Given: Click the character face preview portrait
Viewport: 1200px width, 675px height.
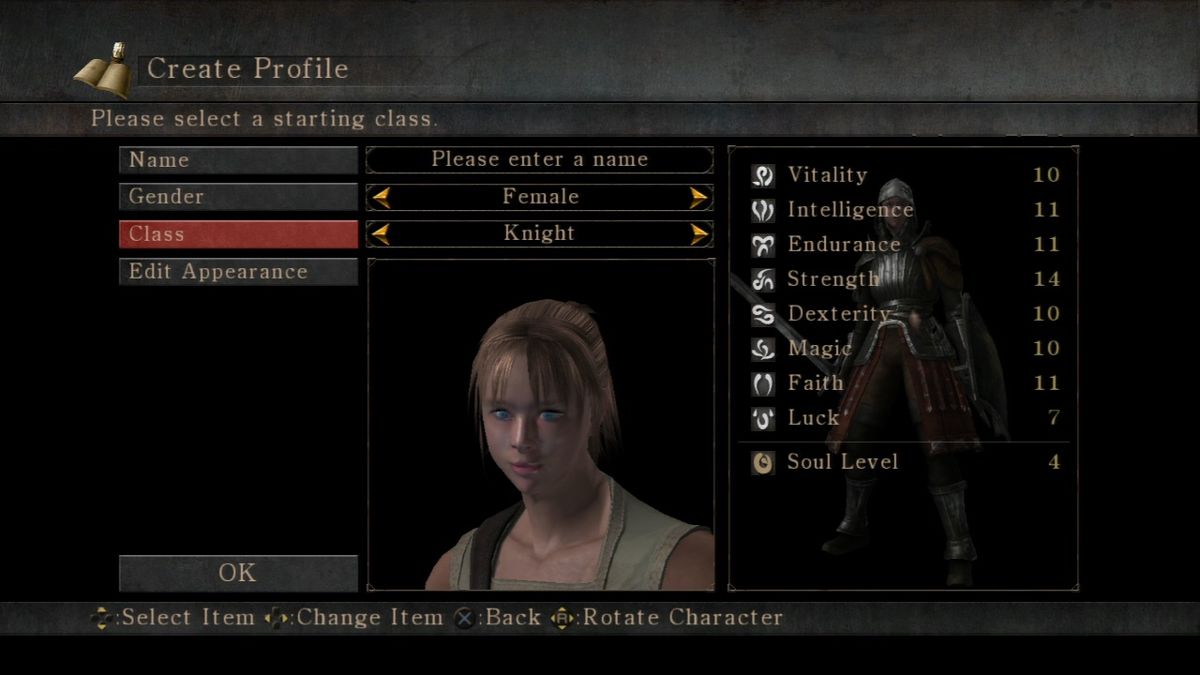Looking at the screenshot, I should (541, 425).
